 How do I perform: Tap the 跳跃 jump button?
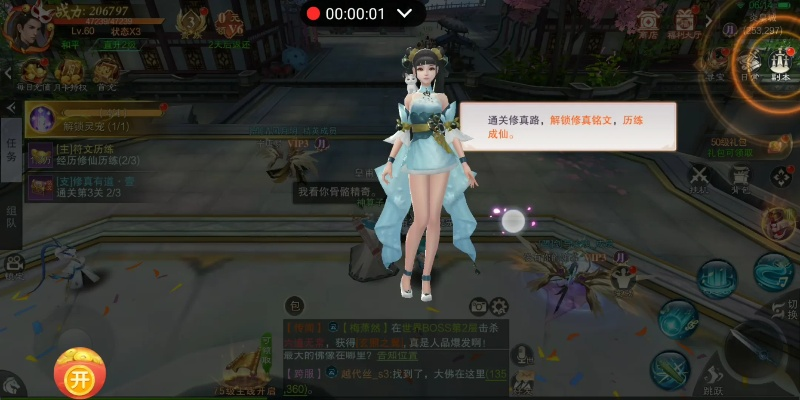pos(713,375)
